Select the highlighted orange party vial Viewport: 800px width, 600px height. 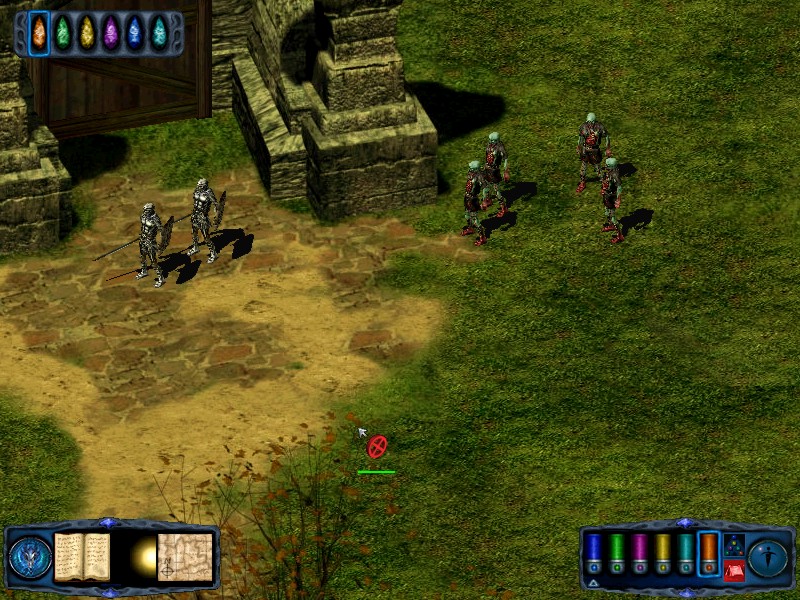tap(709, 554)
